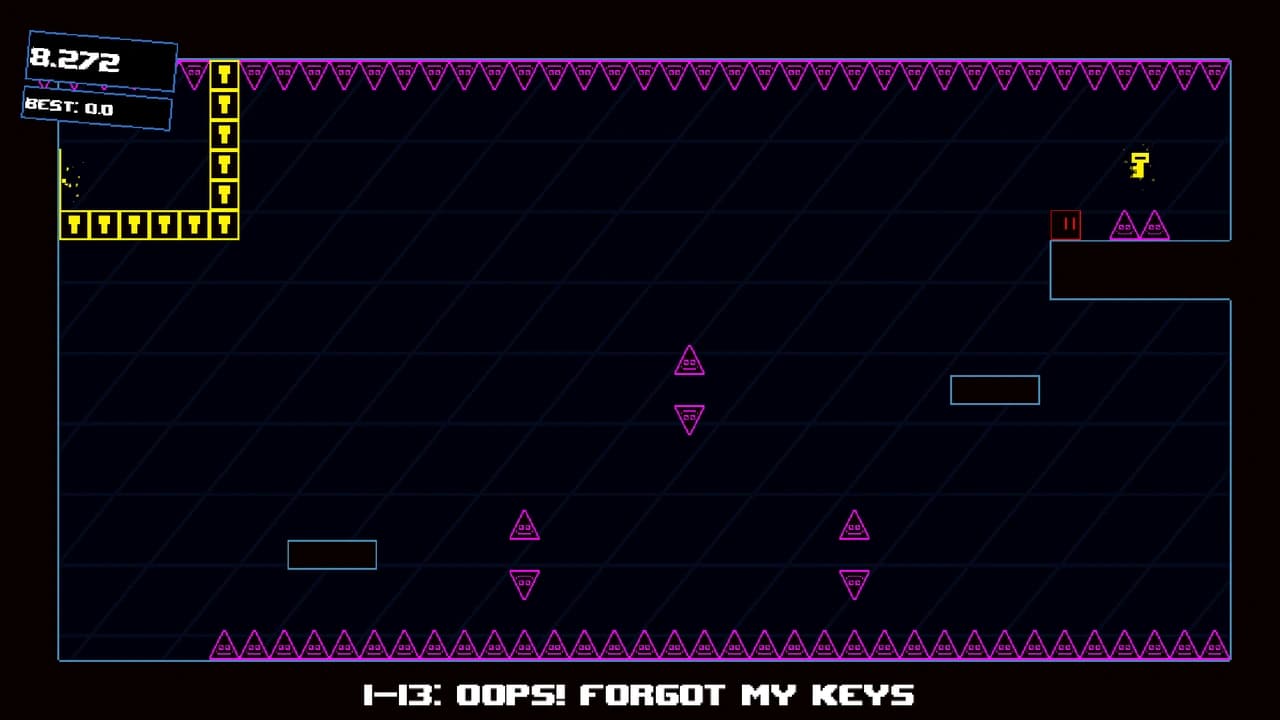1280x720 pixels.
Task: Select the pause icon in the red square
Action: (x=1066, y=224)
